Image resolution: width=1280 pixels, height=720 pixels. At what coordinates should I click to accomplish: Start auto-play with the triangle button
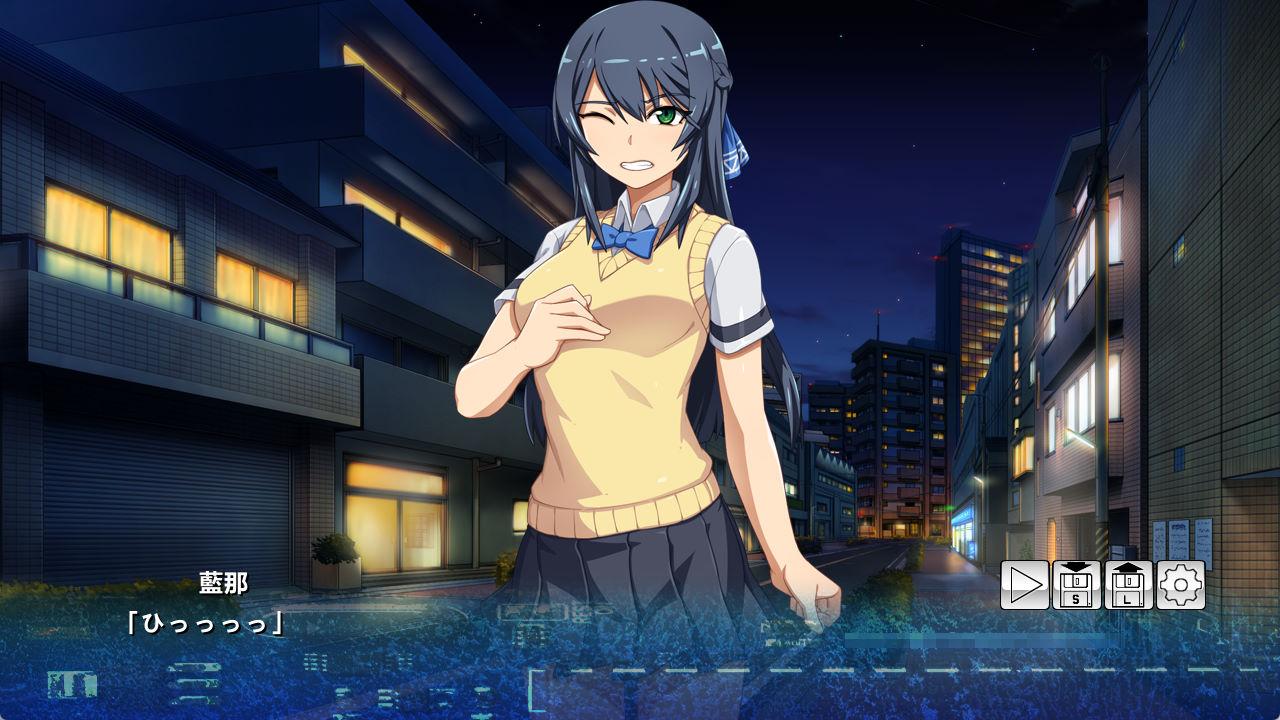(x=1025, y=585)
